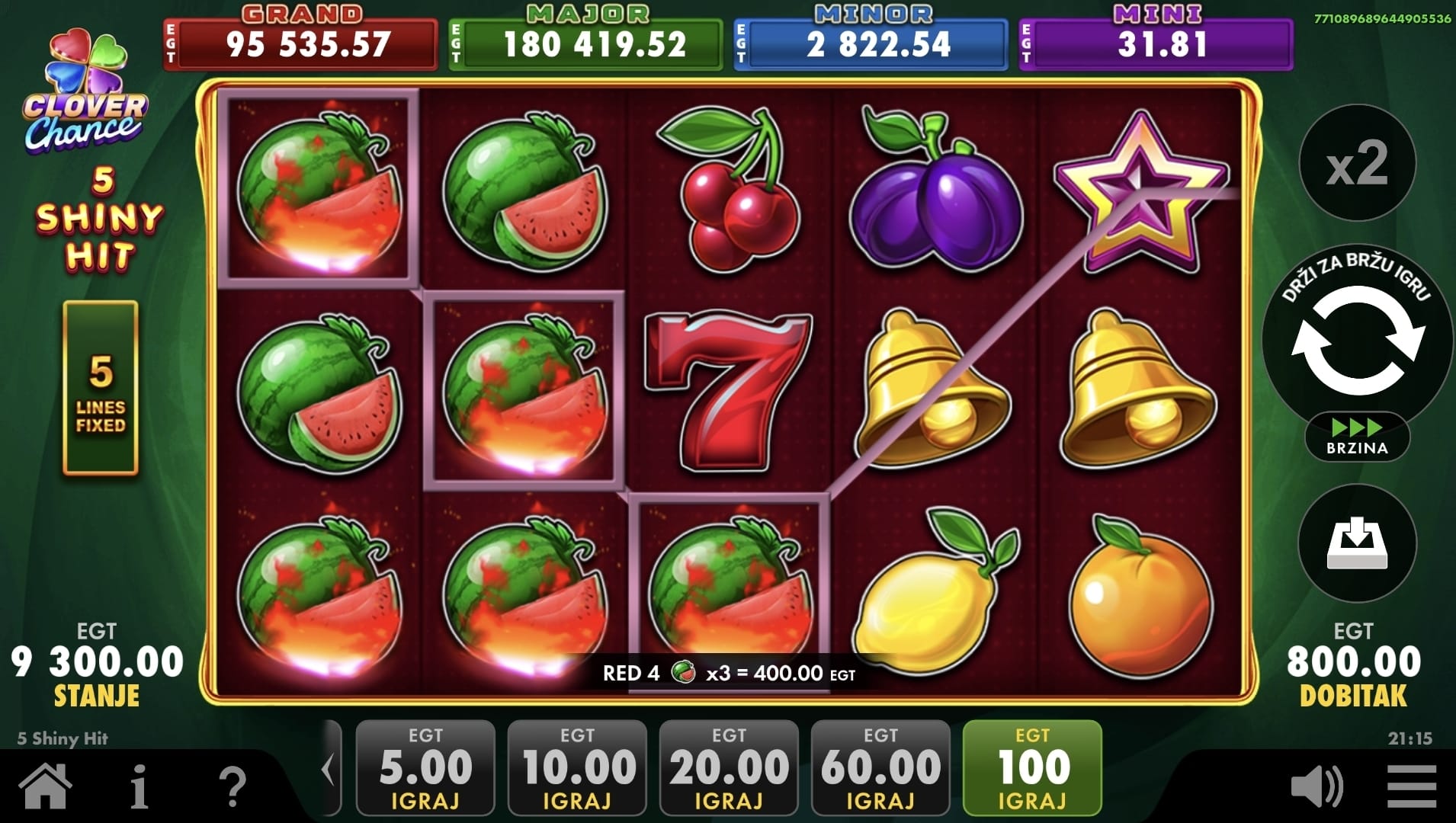Collect winnings with the tray download button

[1357, 543]
